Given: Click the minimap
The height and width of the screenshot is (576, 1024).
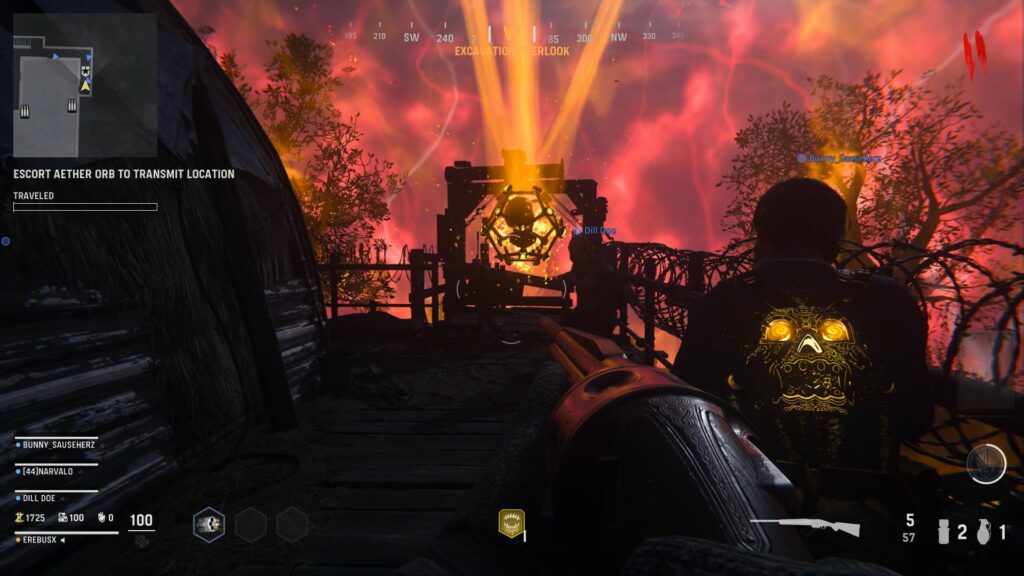Looking at the screenshot, I should [84, 84].
